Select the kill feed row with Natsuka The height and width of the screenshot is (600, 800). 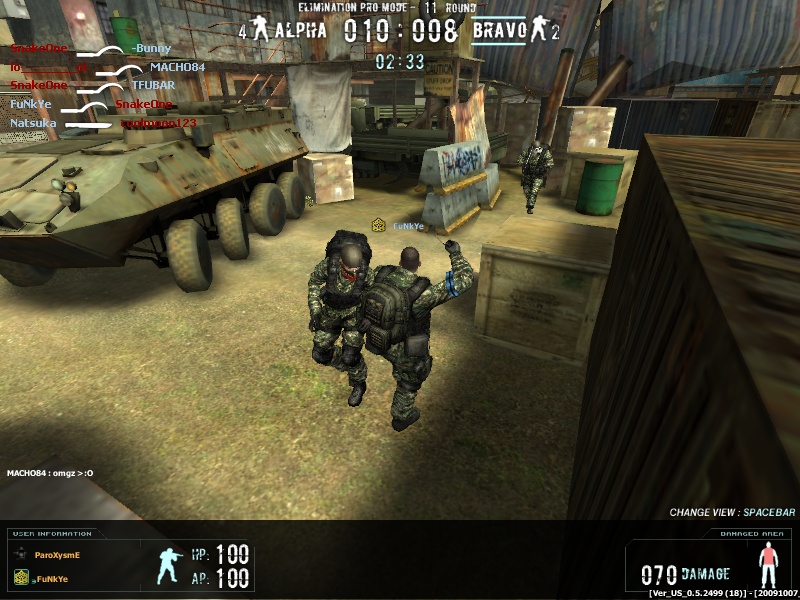[x=103, y=123]
